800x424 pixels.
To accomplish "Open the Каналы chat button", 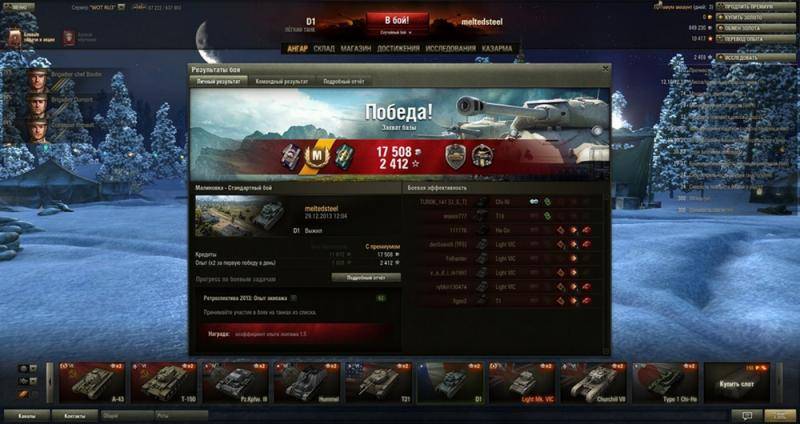I will pyautogui.click(x=26, y=414).
